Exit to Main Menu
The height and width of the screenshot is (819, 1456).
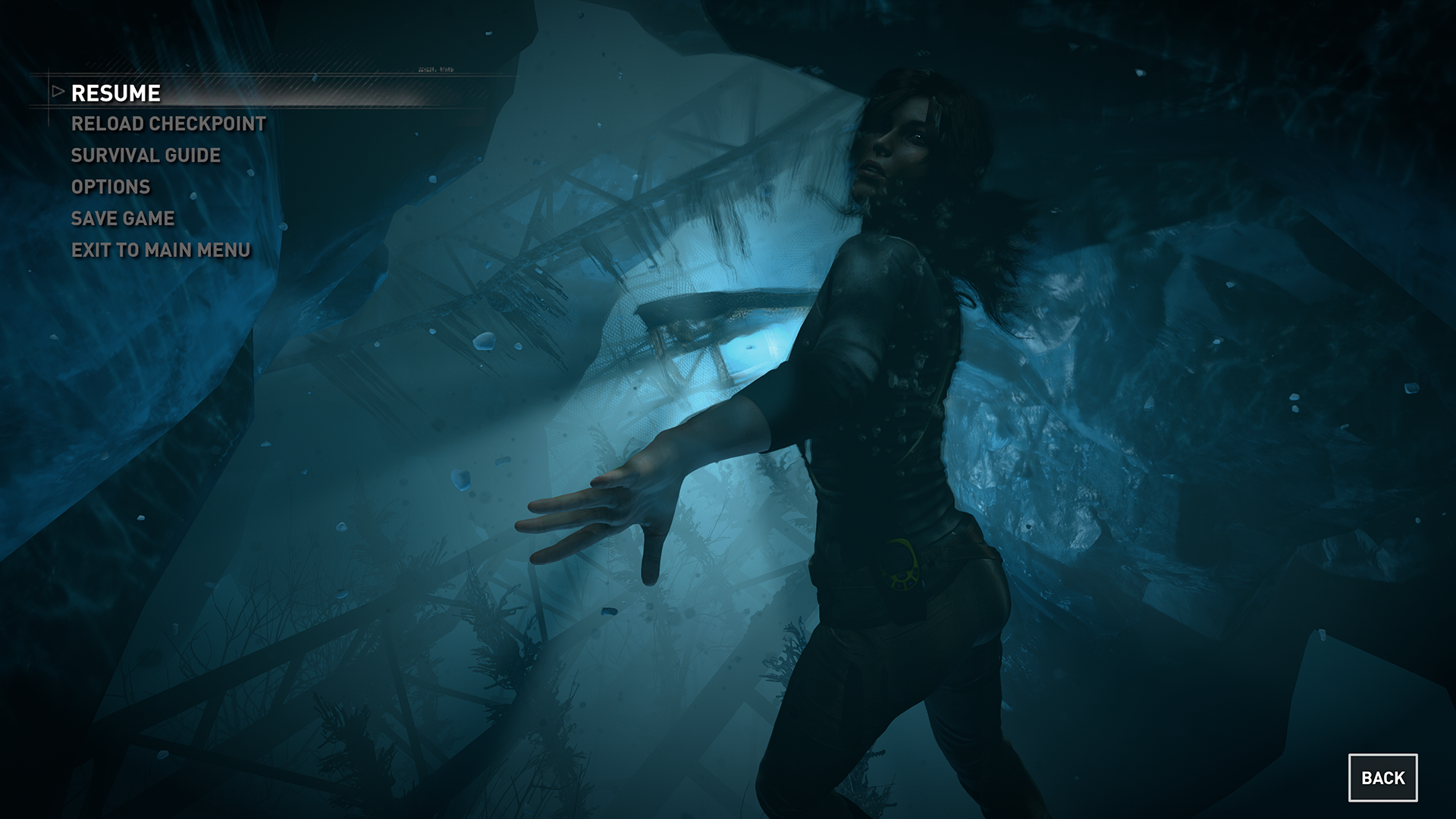click(161, 250)
